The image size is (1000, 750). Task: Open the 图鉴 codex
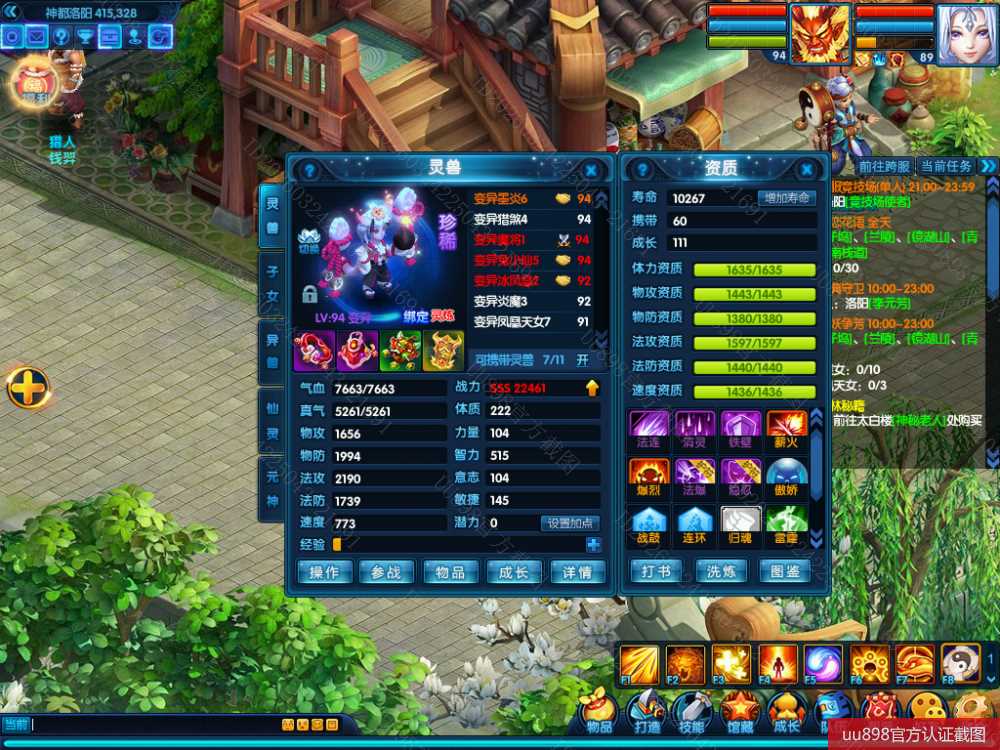(x=785, y=572)
